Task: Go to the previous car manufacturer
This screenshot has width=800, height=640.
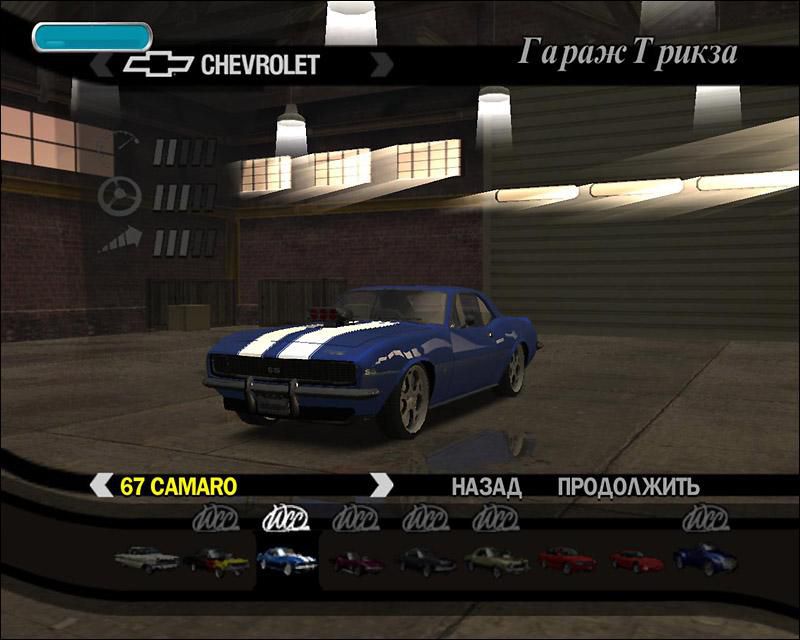Action: pos(101,66)
